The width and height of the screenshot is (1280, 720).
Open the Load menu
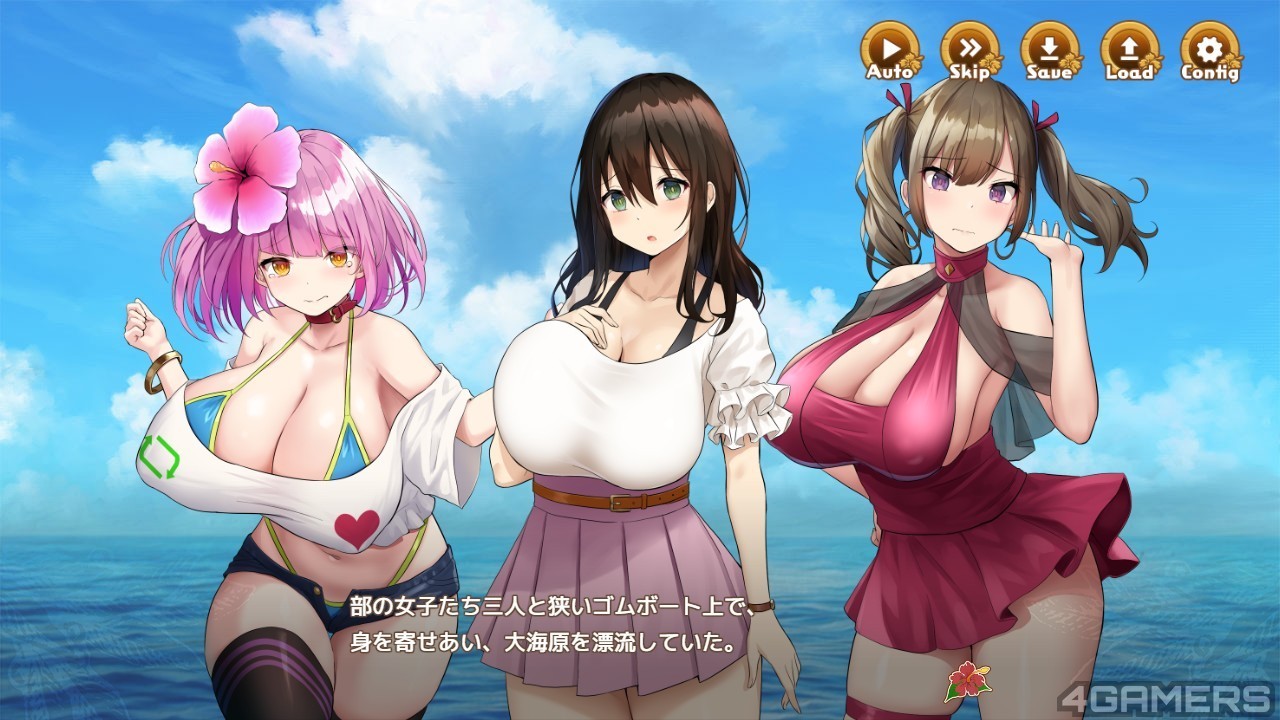(x=1129, y=50)
